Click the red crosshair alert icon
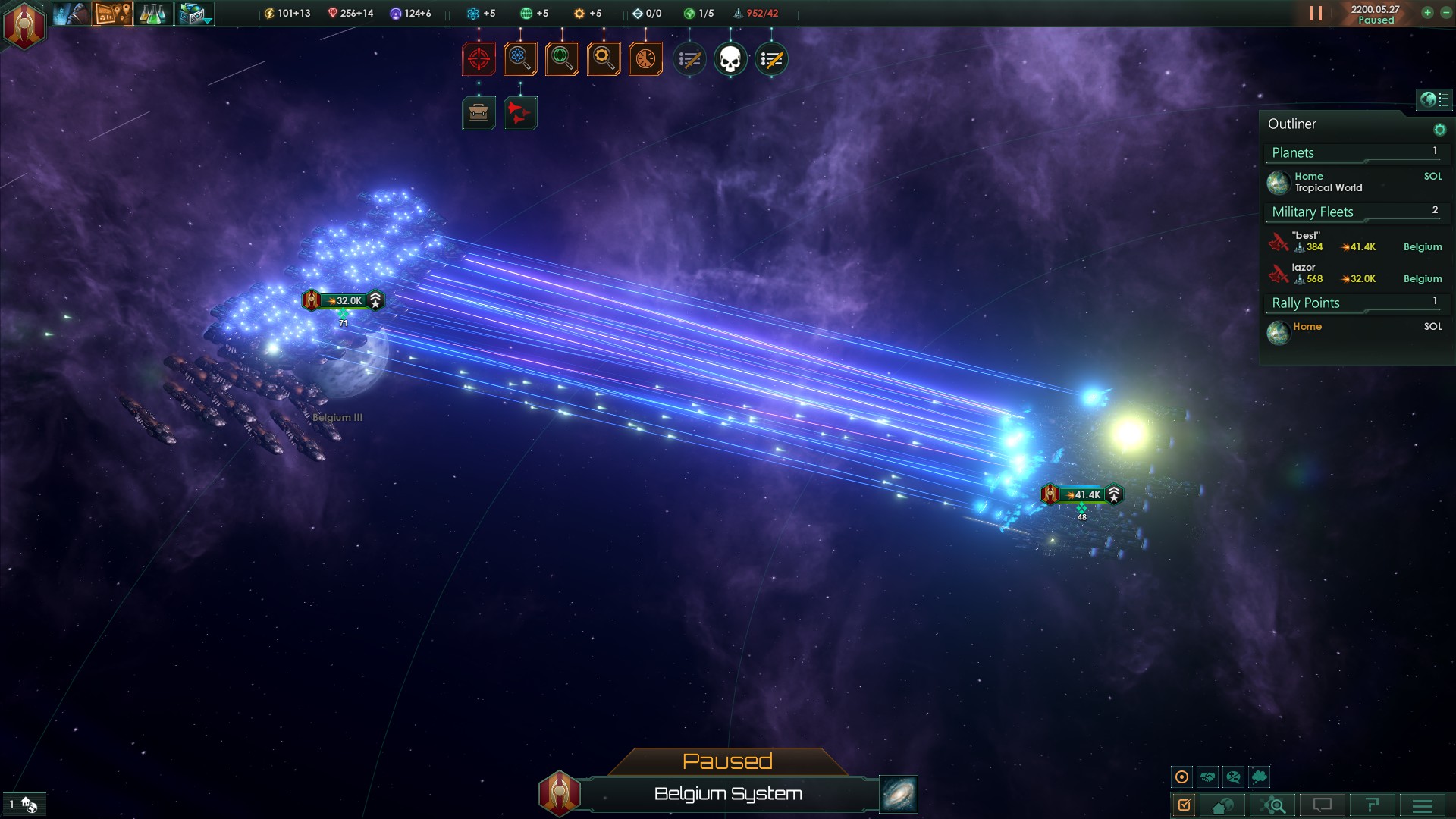 [479, 59]
